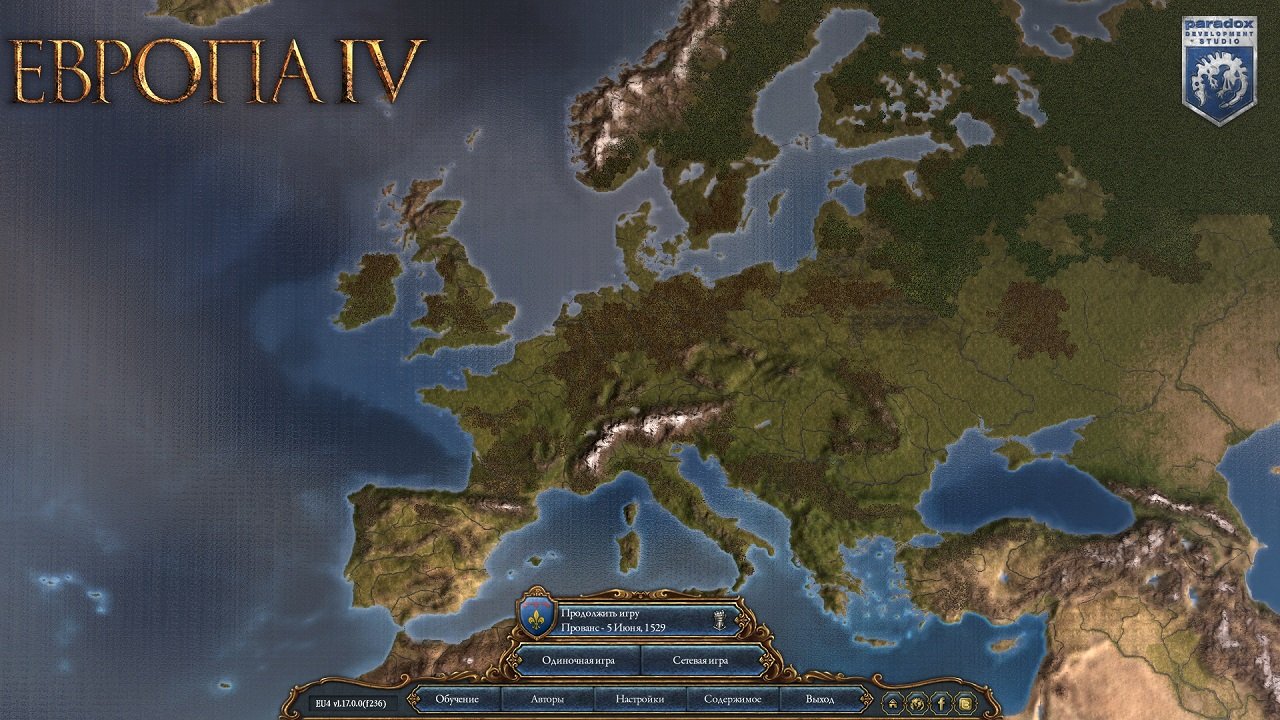Viewport: 1280px width, 720px height.
Task: Click the Paradox lion social icon
Action: pos(916,703)
